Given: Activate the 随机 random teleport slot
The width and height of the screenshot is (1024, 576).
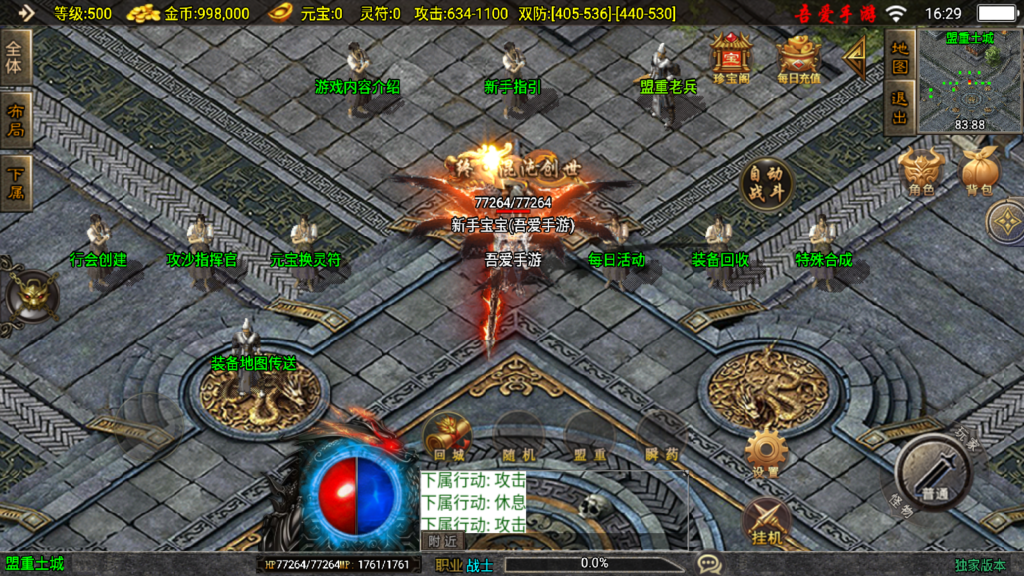Looking at the screenshot, I should 519,438.
